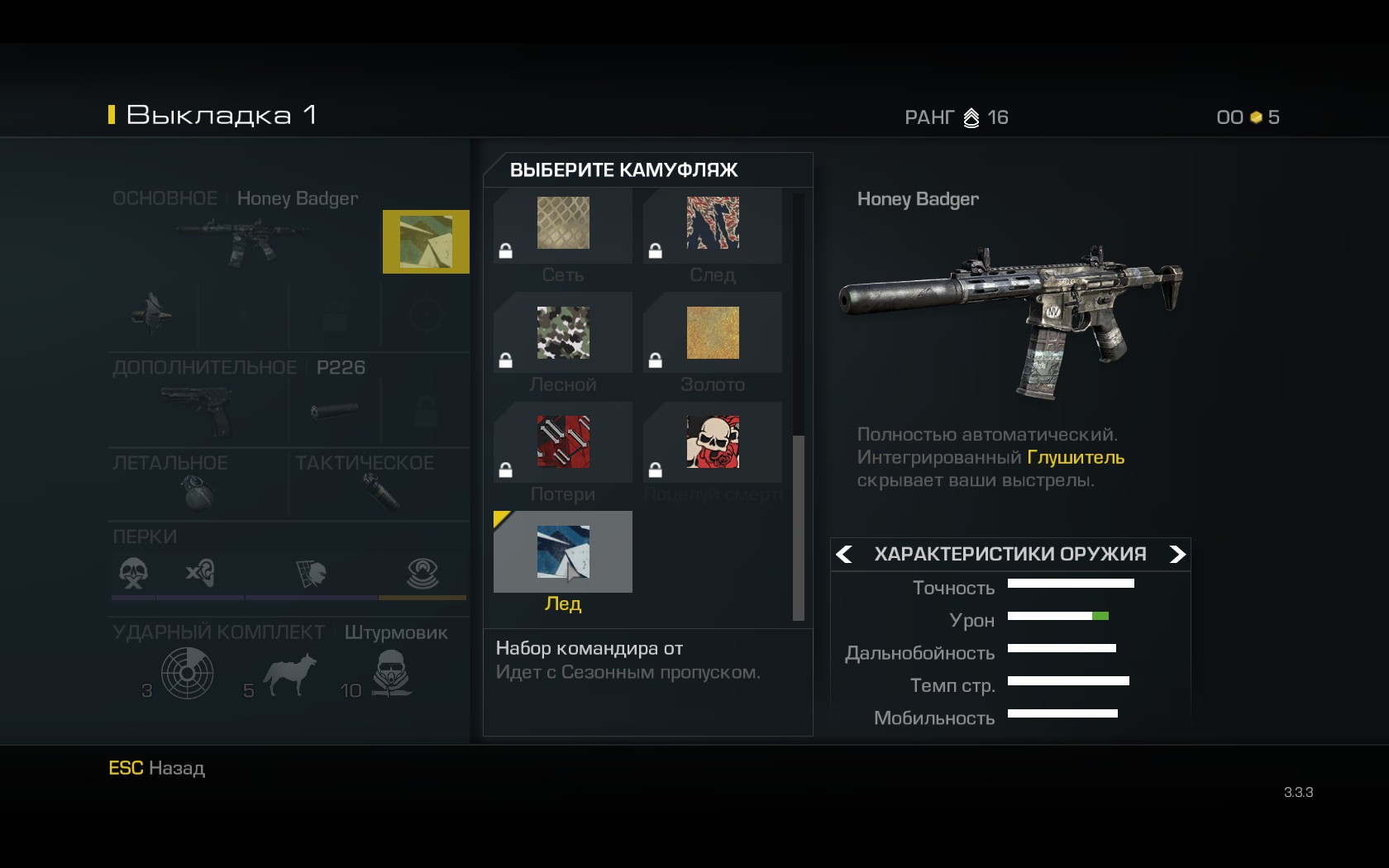Select the Лесной woodland camouflage

(563, 333)
